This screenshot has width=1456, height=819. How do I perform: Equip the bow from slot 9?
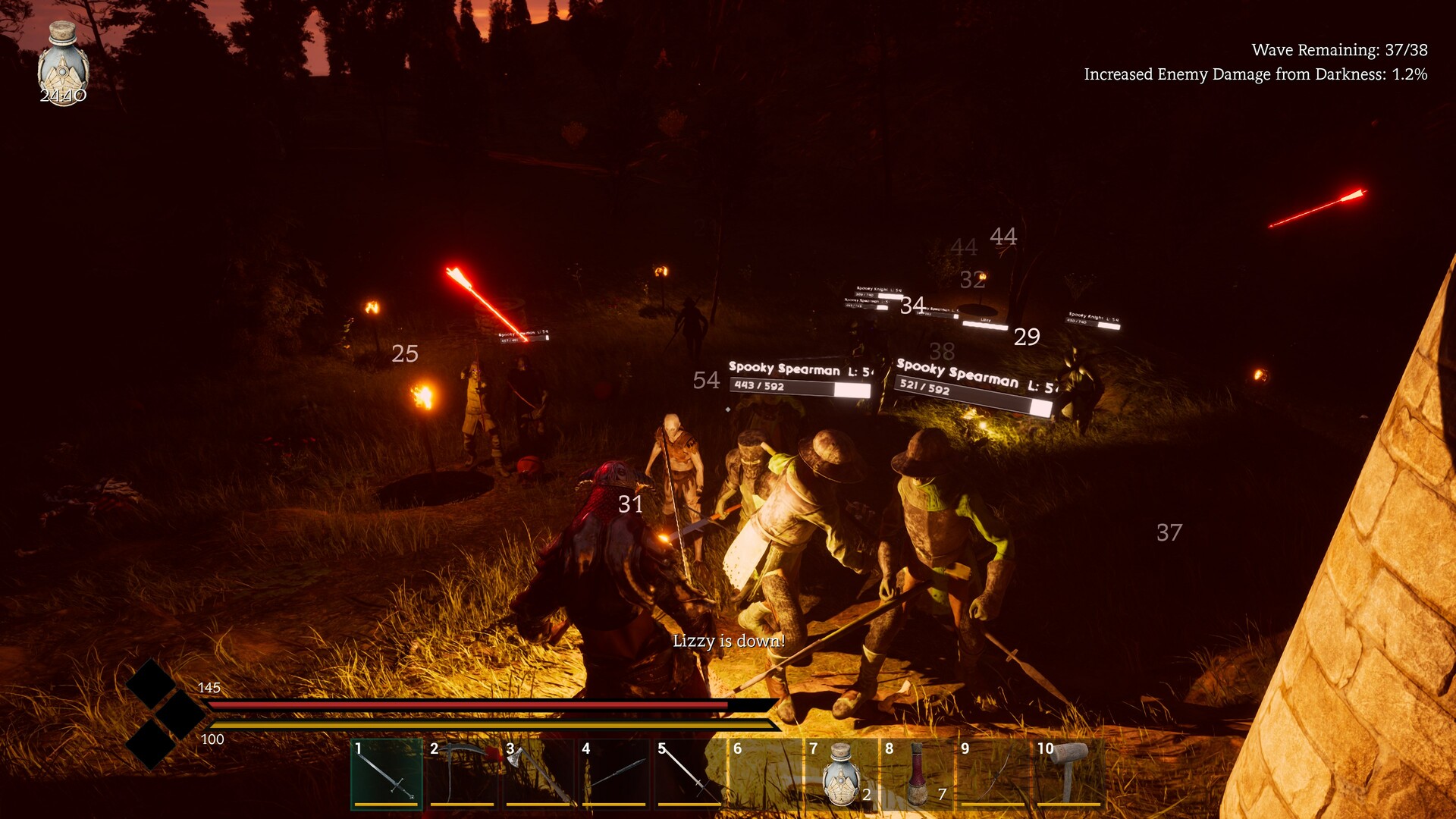click(992, 773)
